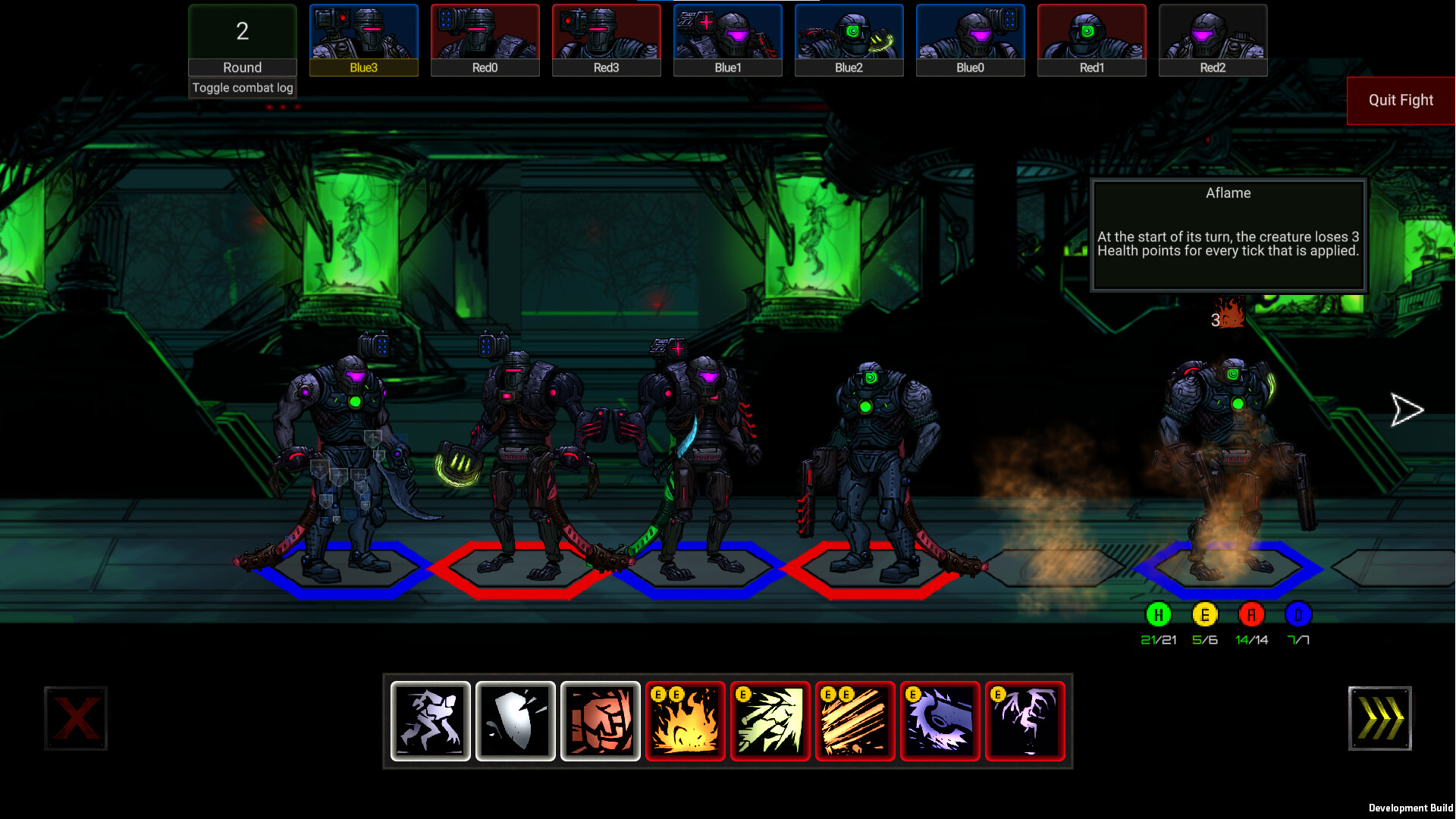Select the Sprint movement skill icon
Viewport: 1456px width, 819px height.
pyautogui.click(x=430, y=720)
